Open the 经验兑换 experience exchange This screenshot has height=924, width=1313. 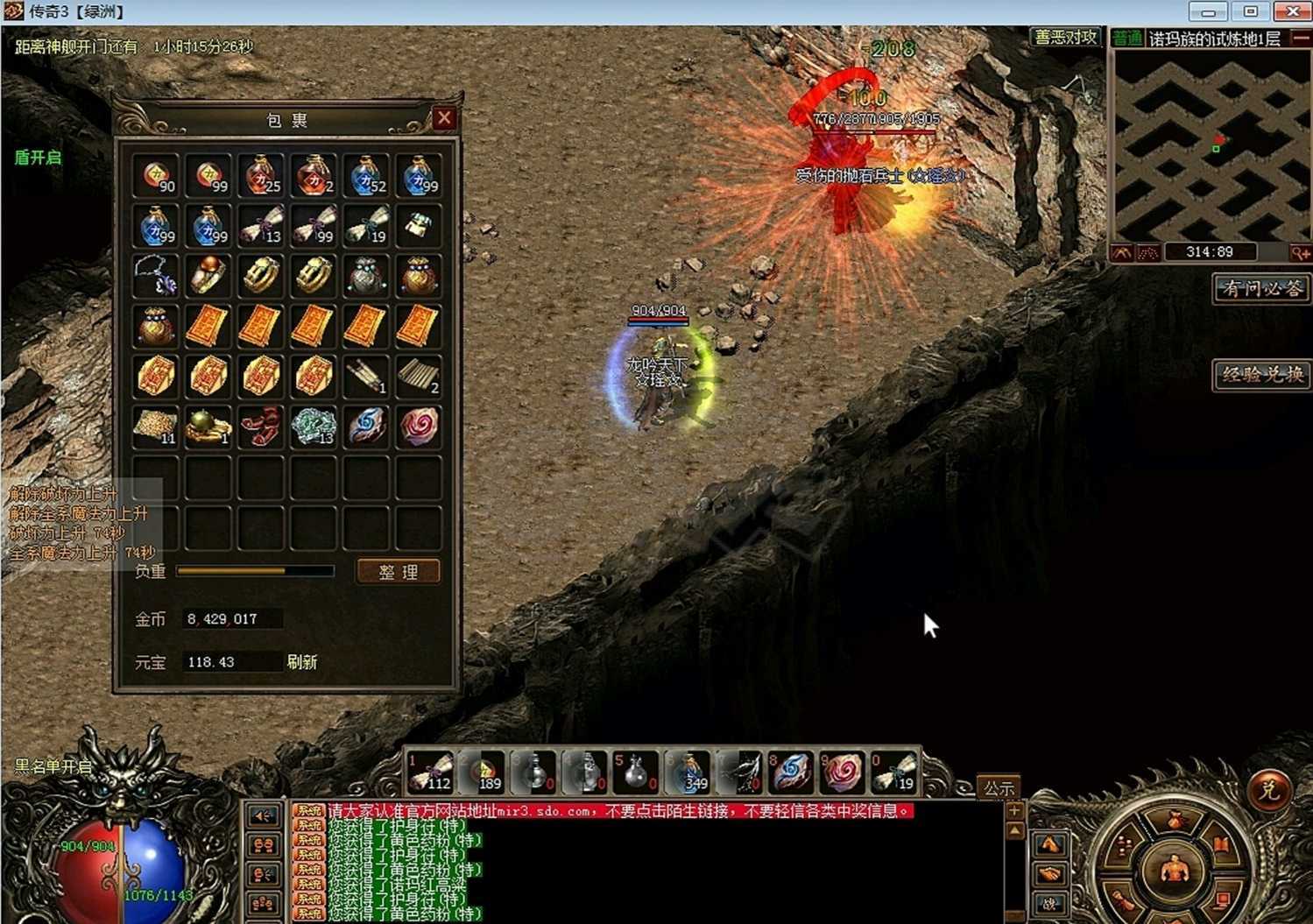coord(1260,375)
